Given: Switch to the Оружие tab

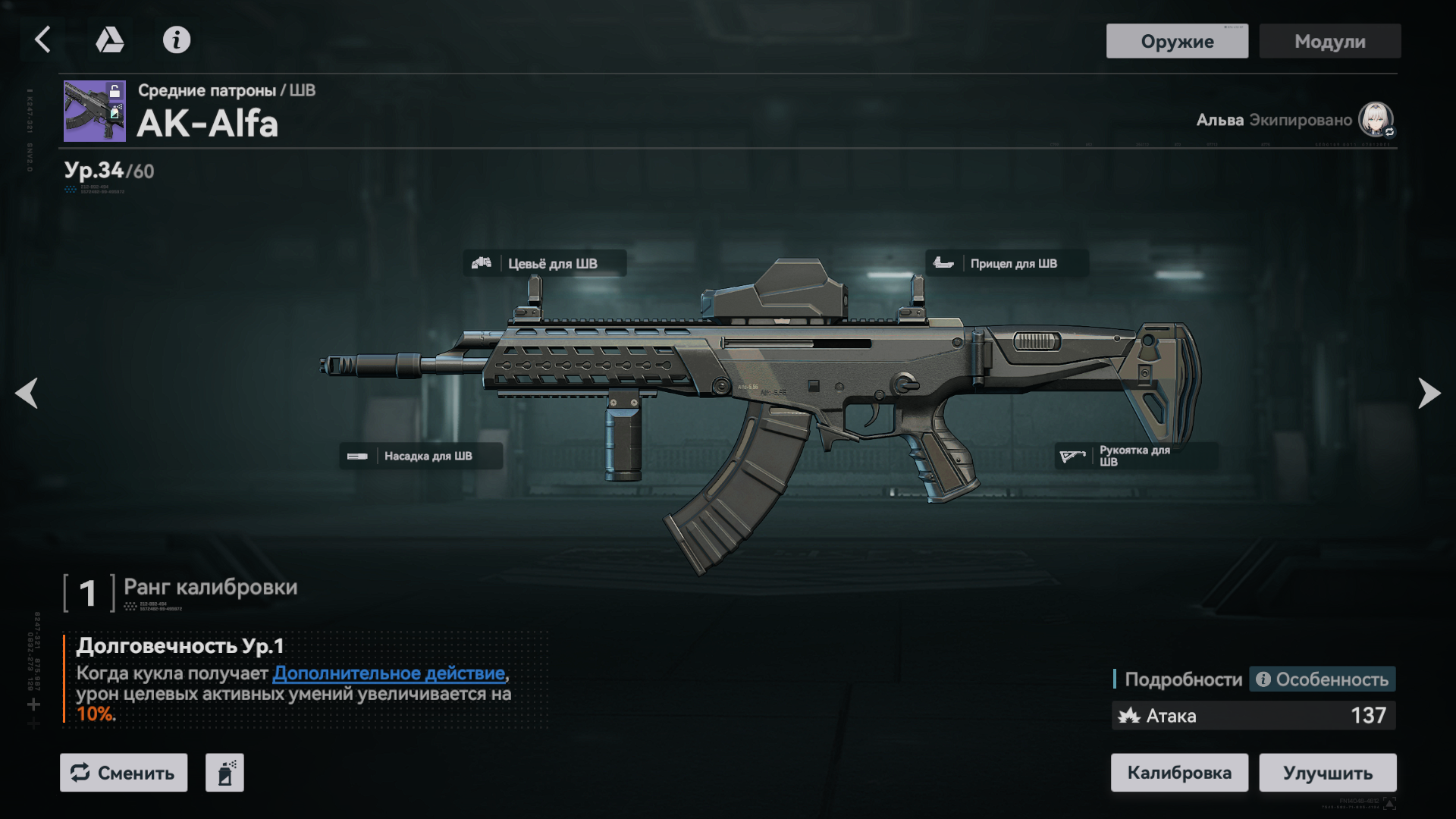Looking at the screenshot, I should click(x=1176, y=41).
